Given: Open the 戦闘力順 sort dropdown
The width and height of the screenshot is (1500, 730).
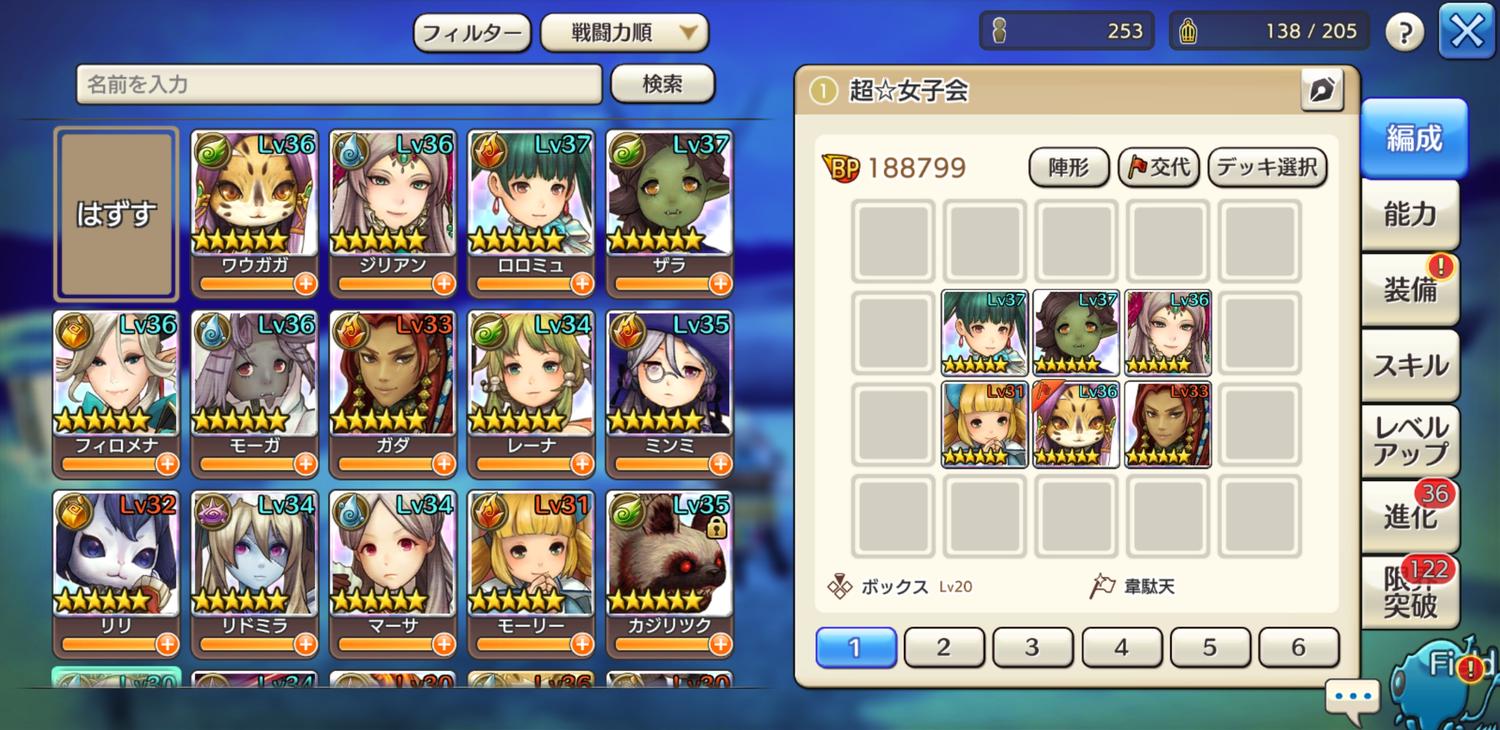Looking at the screenshot, I should (624, 33).
